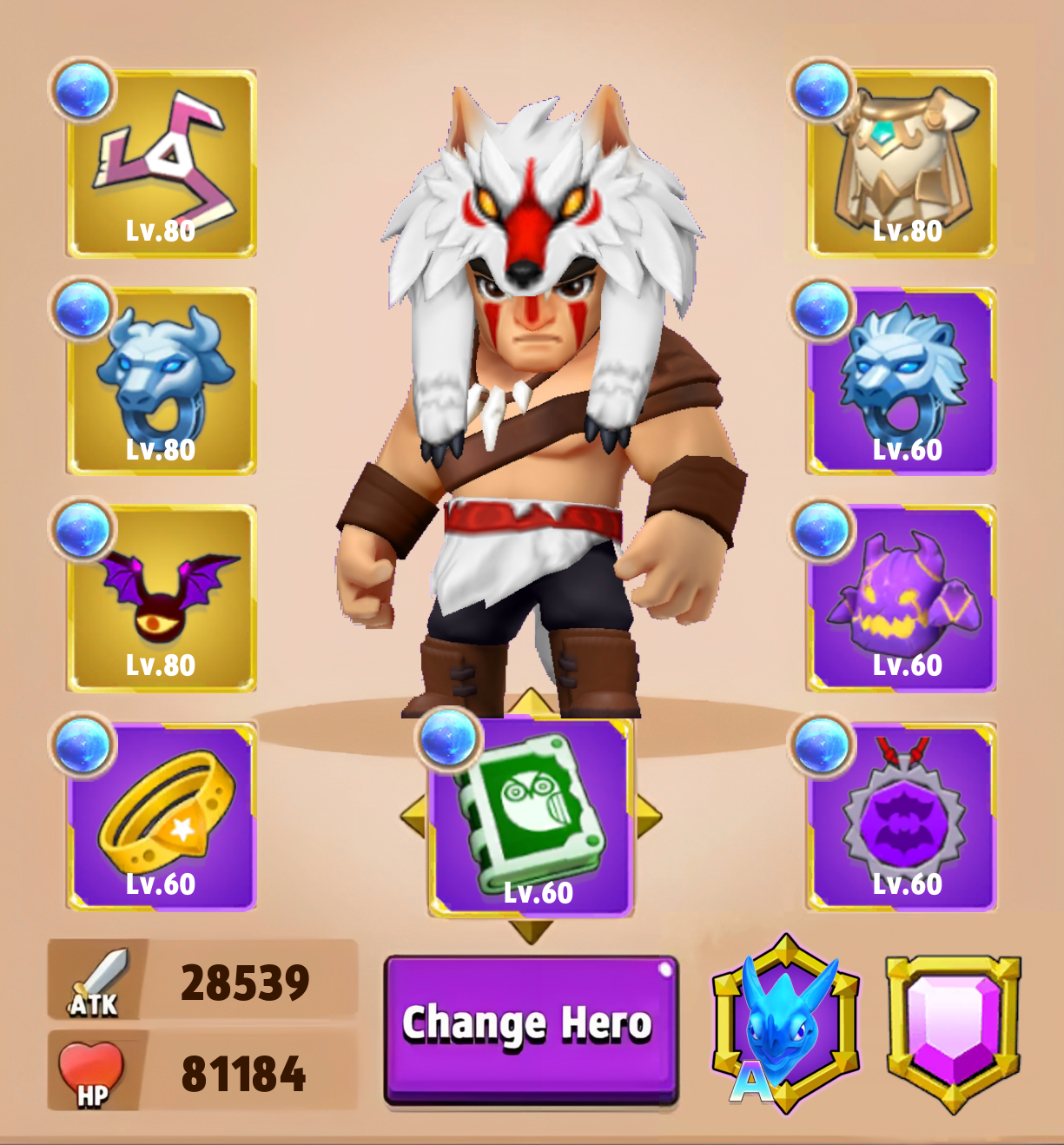Choose the blue lion ring slot
Image resolution: width=1064 pixels, height=1145 pixels.
[x=902, y=381]
